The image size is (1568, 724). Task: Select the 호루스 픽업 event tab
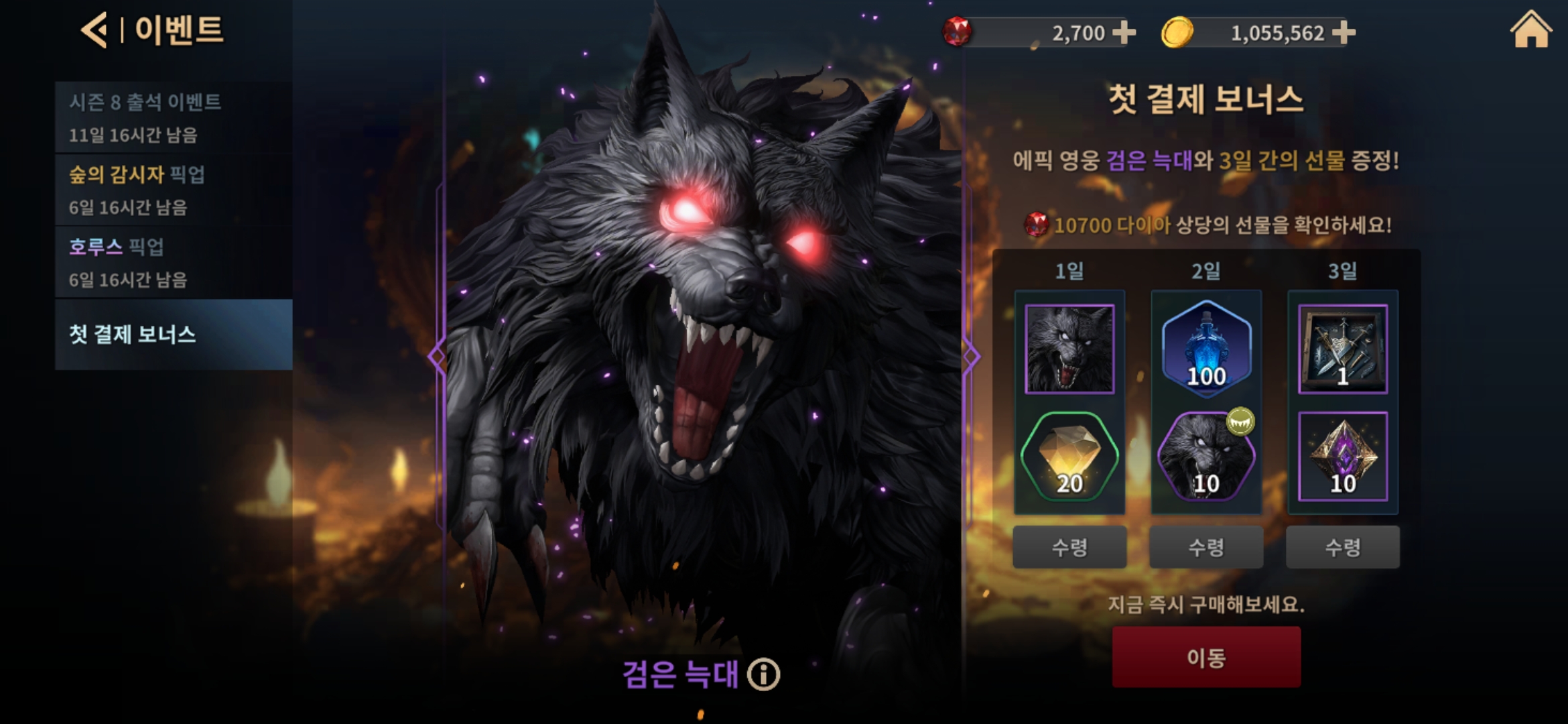pyautogui.click(x=173, y=262)
